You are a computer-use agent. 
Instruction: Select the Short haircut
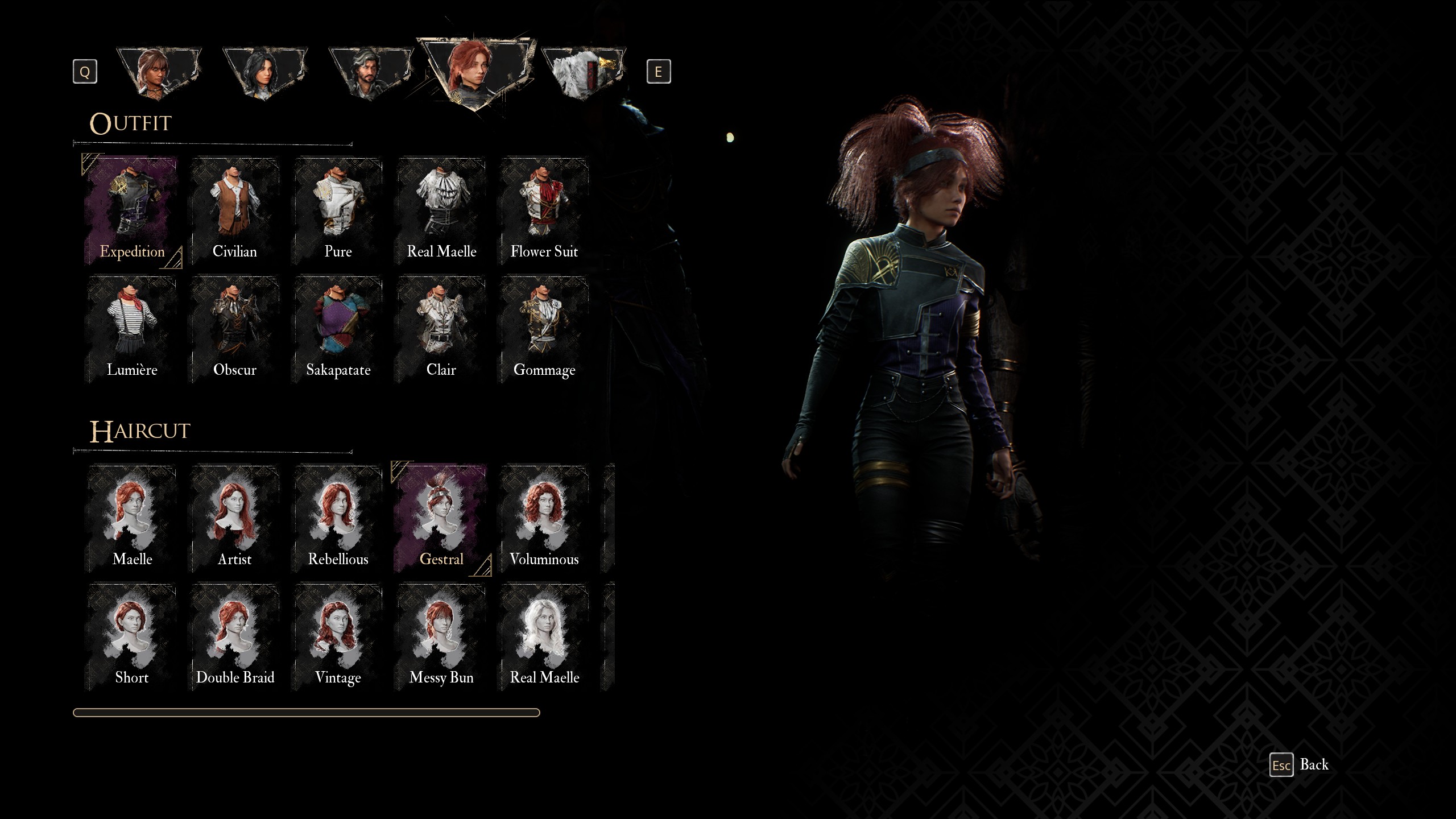132,637
